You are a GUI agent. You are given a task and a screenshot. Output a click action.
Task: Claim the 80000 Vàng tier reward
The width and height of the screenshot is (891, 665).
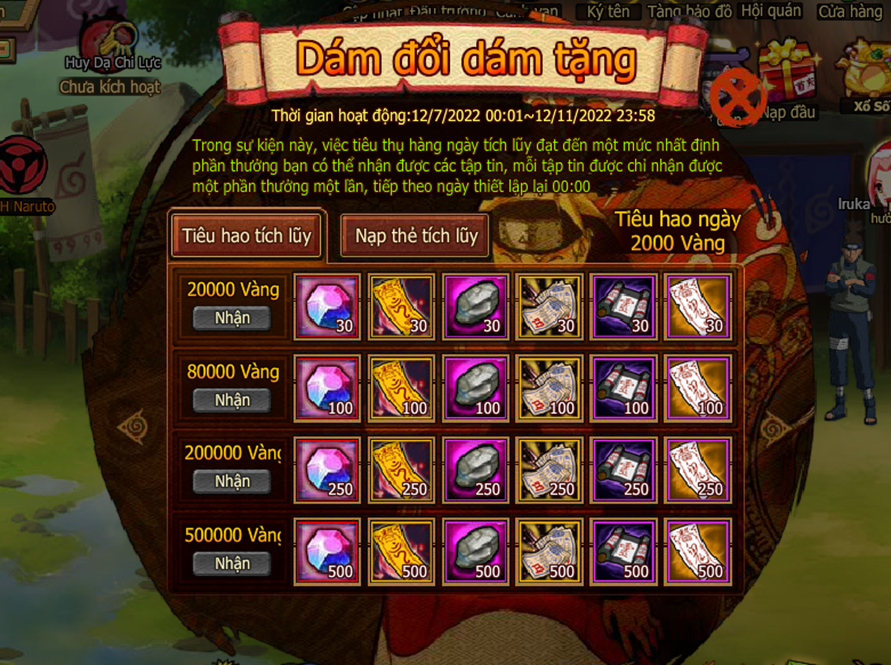pyautogui.click(x=232, y=400)
